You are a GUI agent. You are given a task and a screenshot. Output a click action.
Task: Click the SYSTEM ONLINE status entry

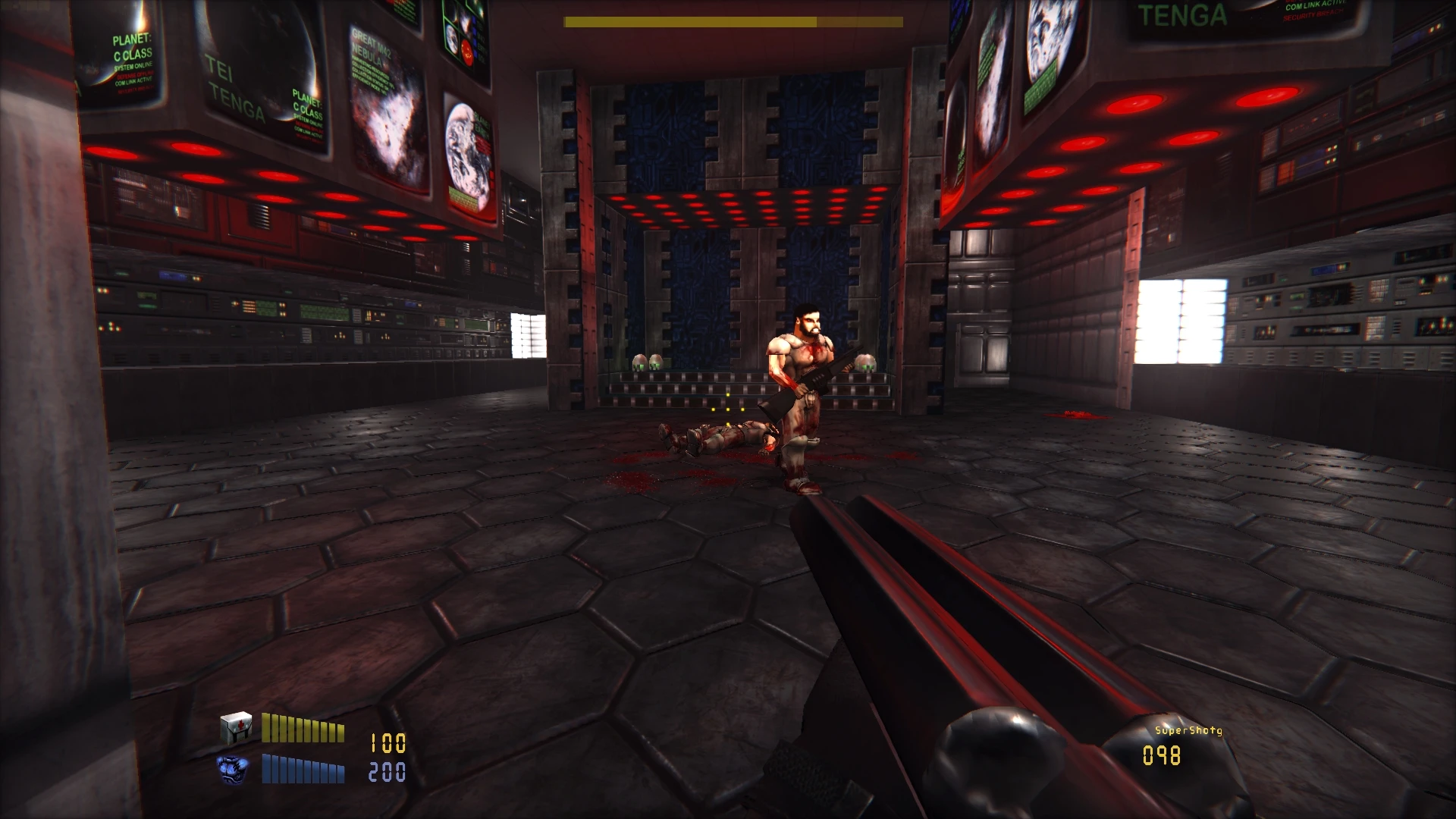click(x=133, y=67)
